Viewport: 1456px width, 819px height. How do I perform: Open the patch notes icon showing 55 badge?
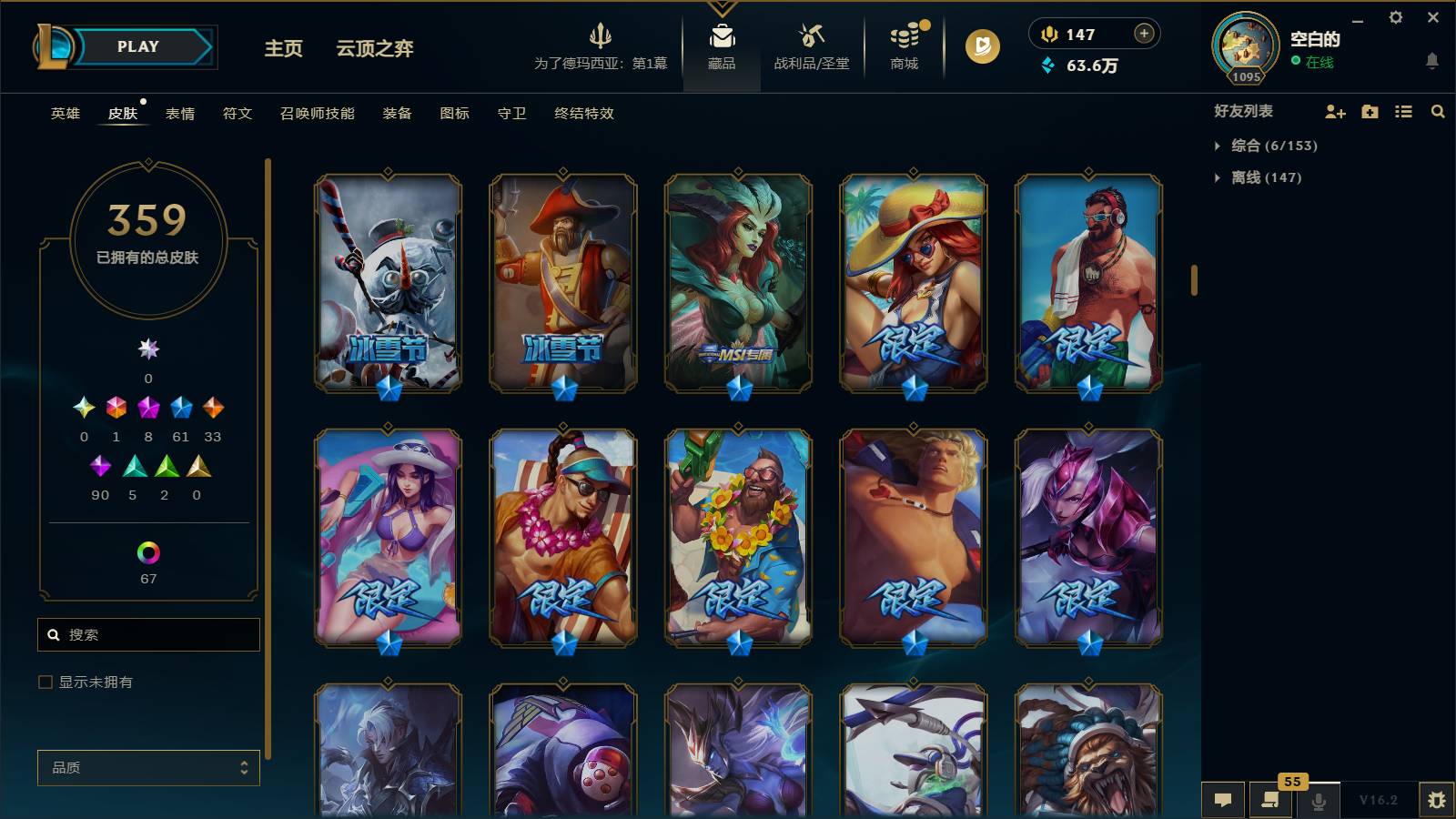[x=1271, y=802]
